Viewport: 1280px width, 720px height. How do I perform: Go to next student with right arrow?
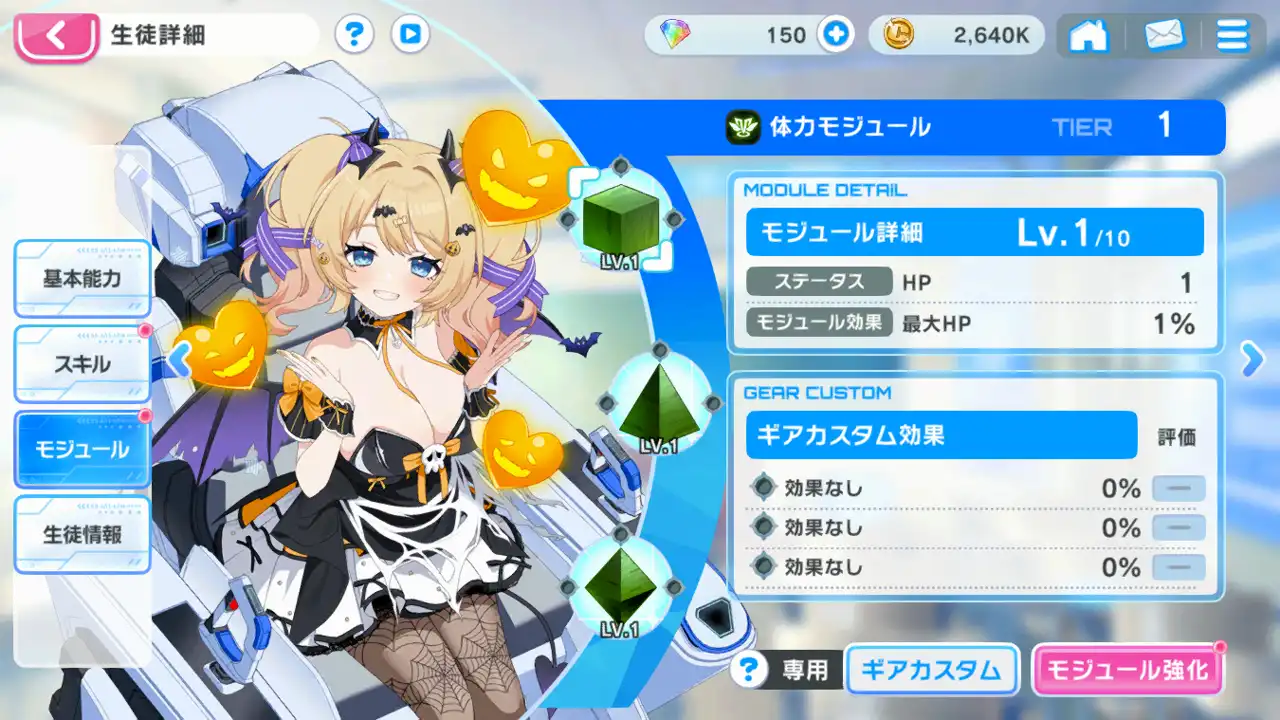(1252, 360)
